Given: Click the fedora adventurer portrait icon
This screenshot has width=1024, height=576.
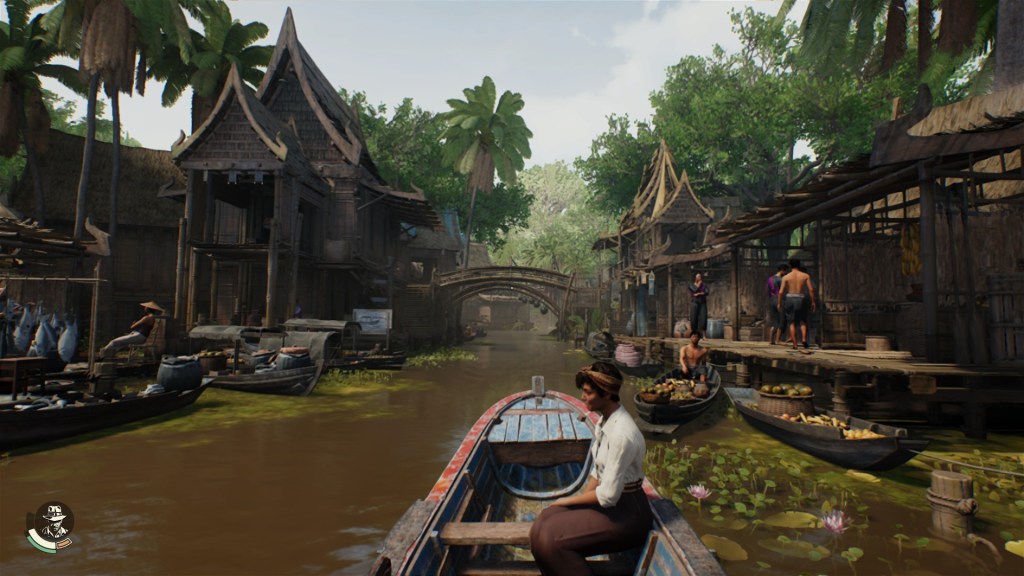Looking at the screenshot, I should tap(51, 525).
